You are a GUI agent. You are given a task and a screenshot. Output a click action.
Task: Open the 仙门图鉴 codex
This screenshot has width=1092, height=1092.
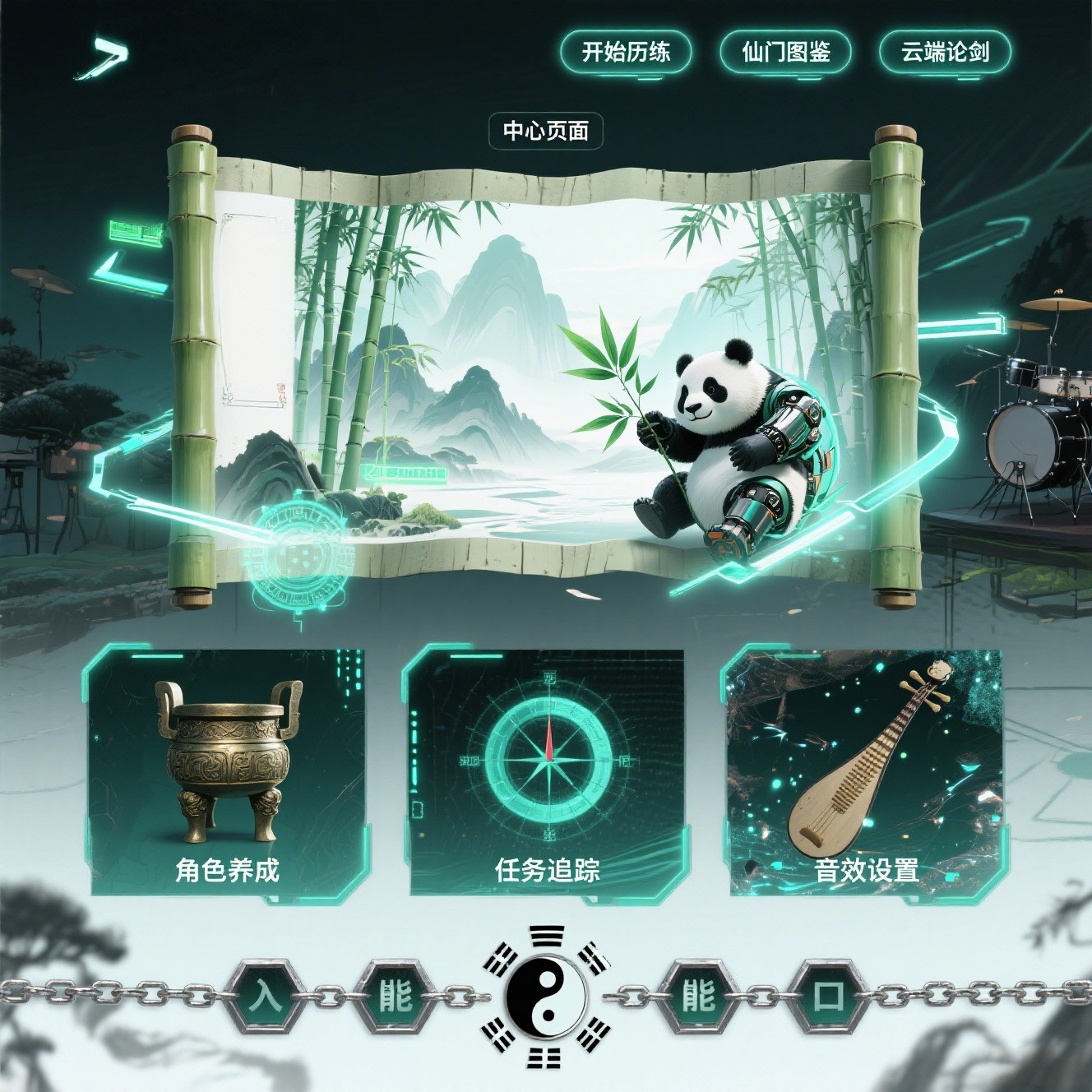coord(784,52)
